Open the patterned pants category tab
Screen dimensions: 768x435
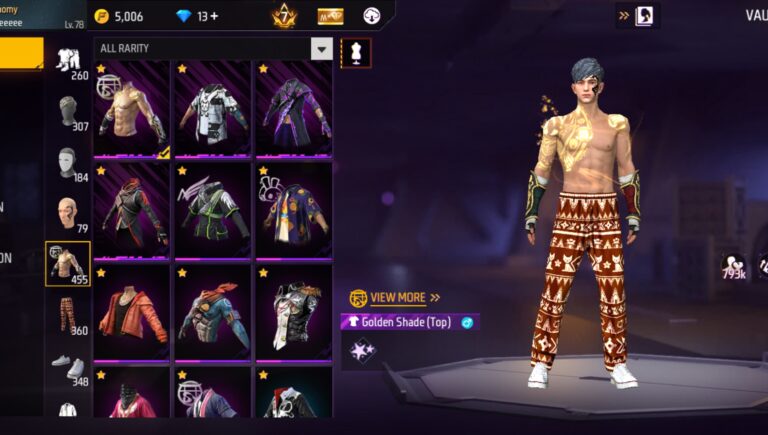68,314
